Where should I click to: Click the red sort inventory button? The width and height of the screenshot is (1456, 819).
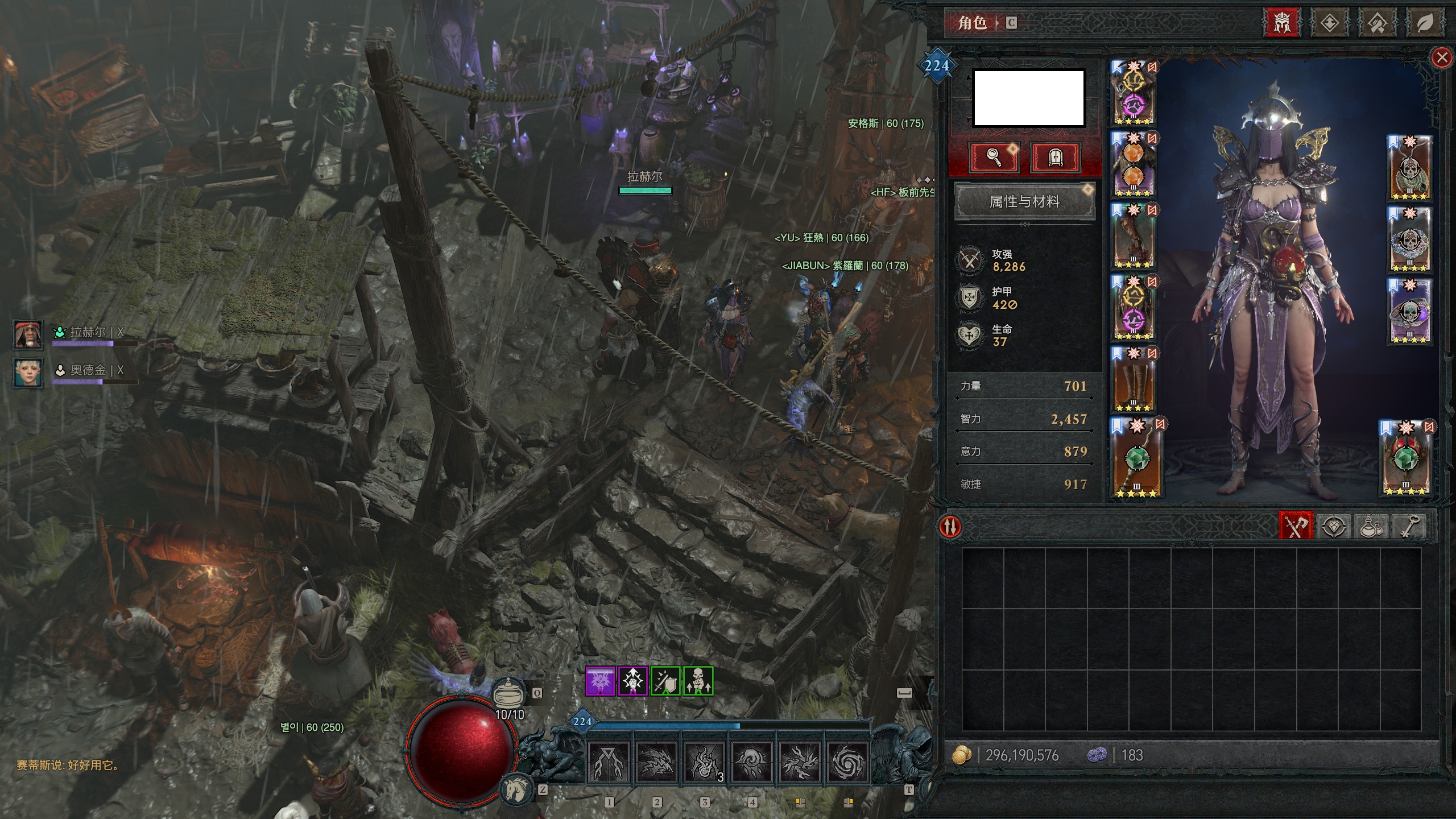(950, 526)
